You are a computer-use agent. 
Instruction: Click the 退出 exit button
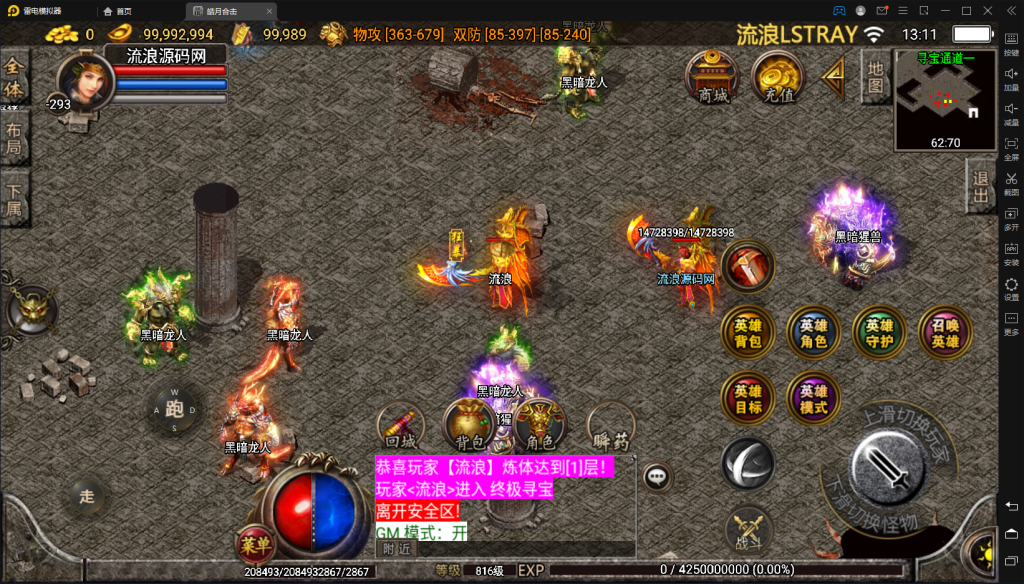(981, 188)
